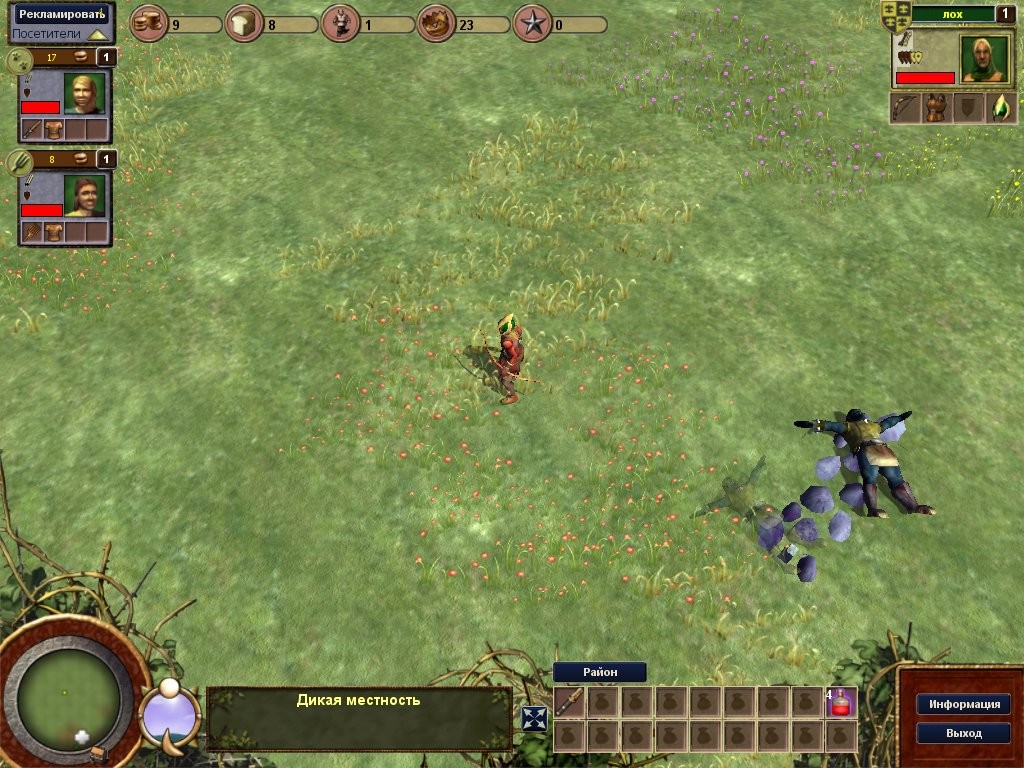The height and width of the screenshot is (768, 1024).
Task: Select the pitchfork weapon slot of second follower
Action: (x=32, y=232)
